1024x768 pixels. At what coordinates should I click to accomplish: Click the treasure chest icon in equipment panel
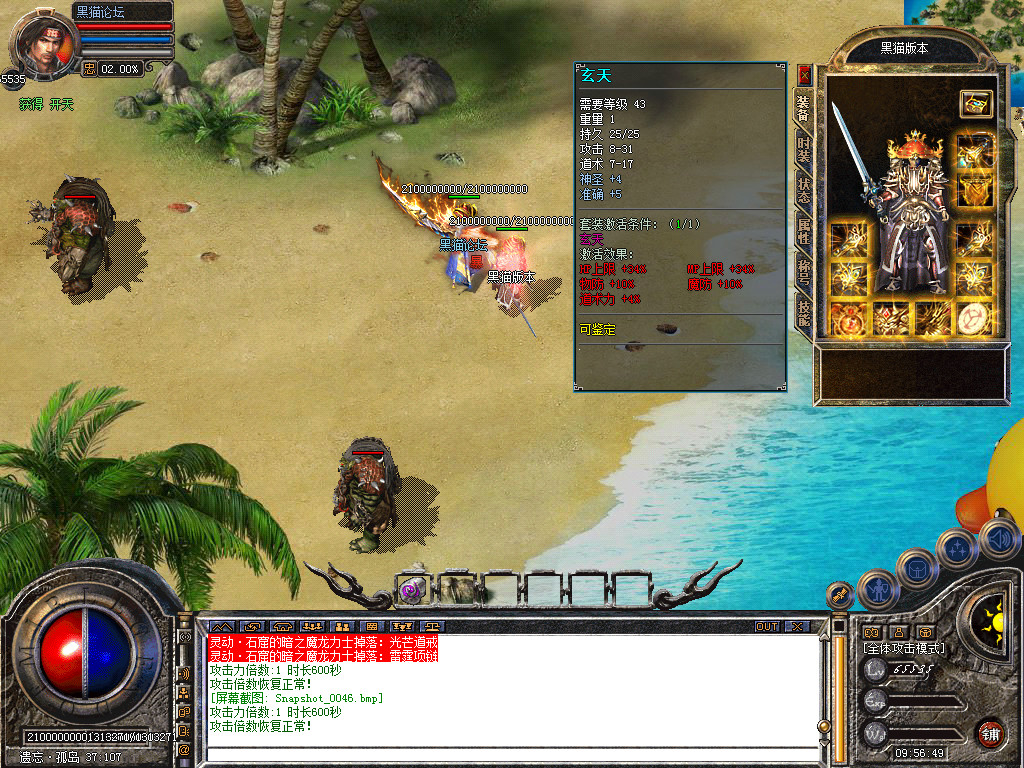click(974, 102)
